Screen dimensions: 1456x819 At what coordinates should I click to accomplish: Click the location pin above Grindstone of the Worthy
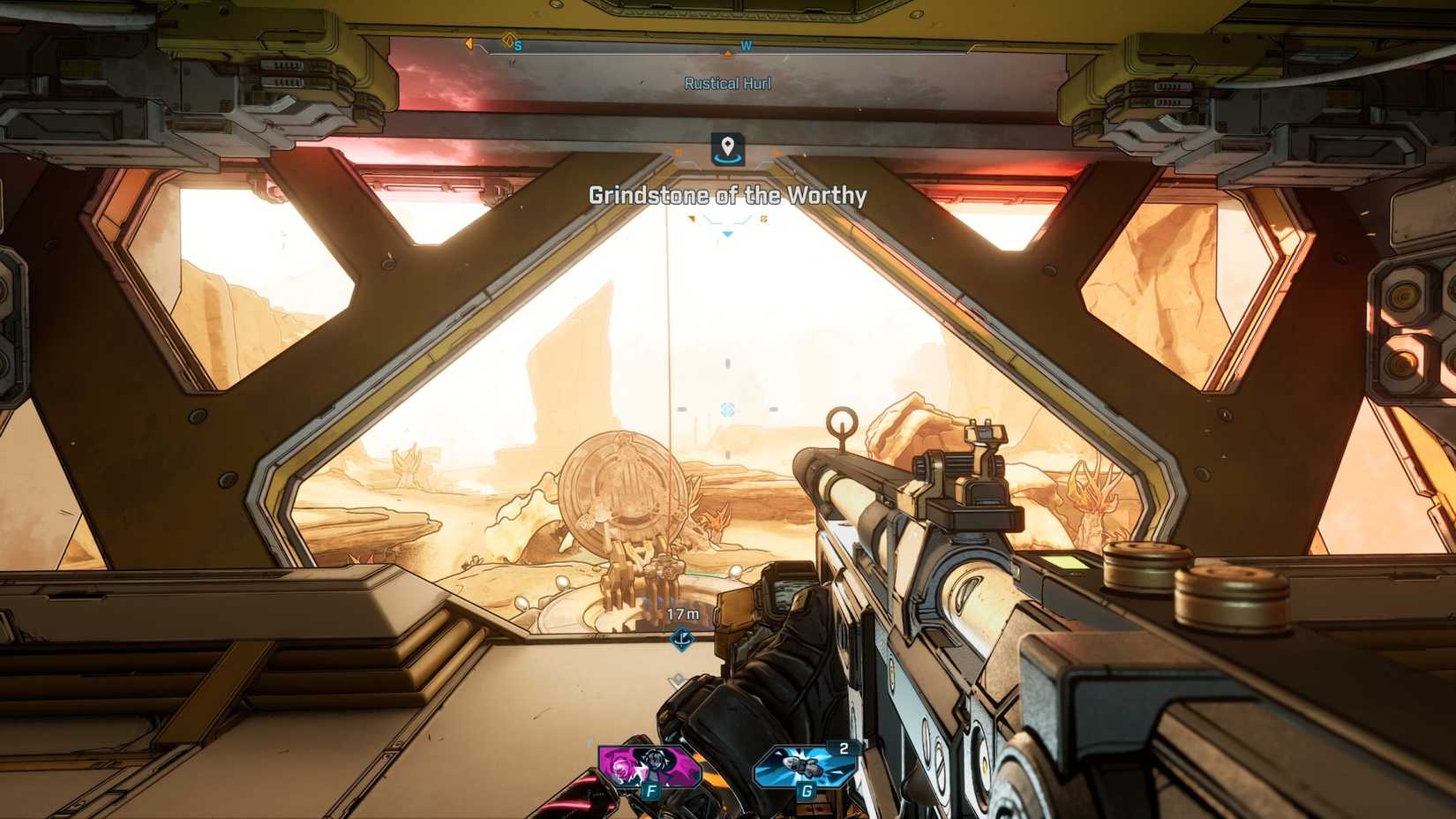click(727, 149)
